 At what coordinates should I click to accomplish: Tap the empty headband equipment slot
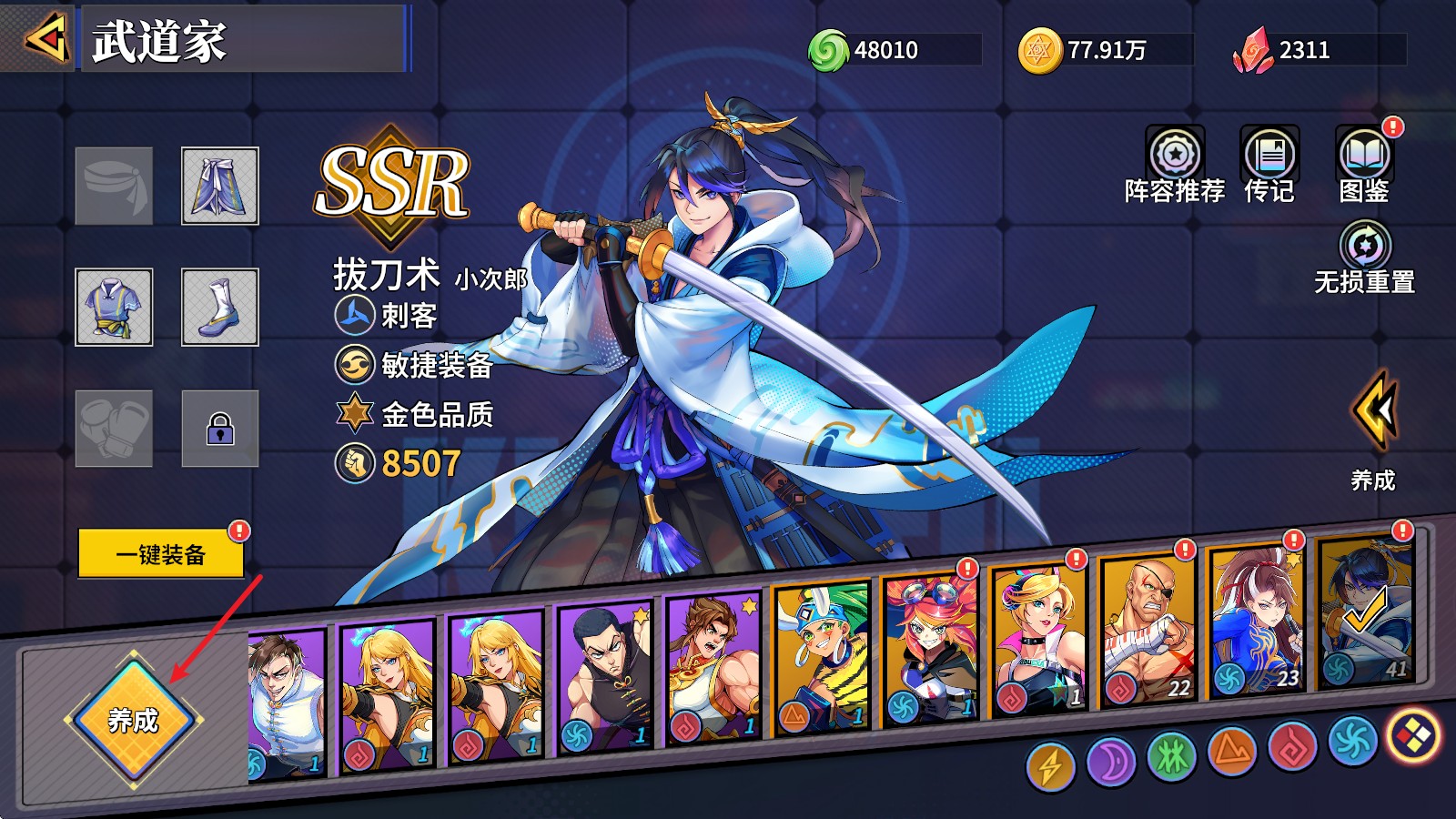114,186
